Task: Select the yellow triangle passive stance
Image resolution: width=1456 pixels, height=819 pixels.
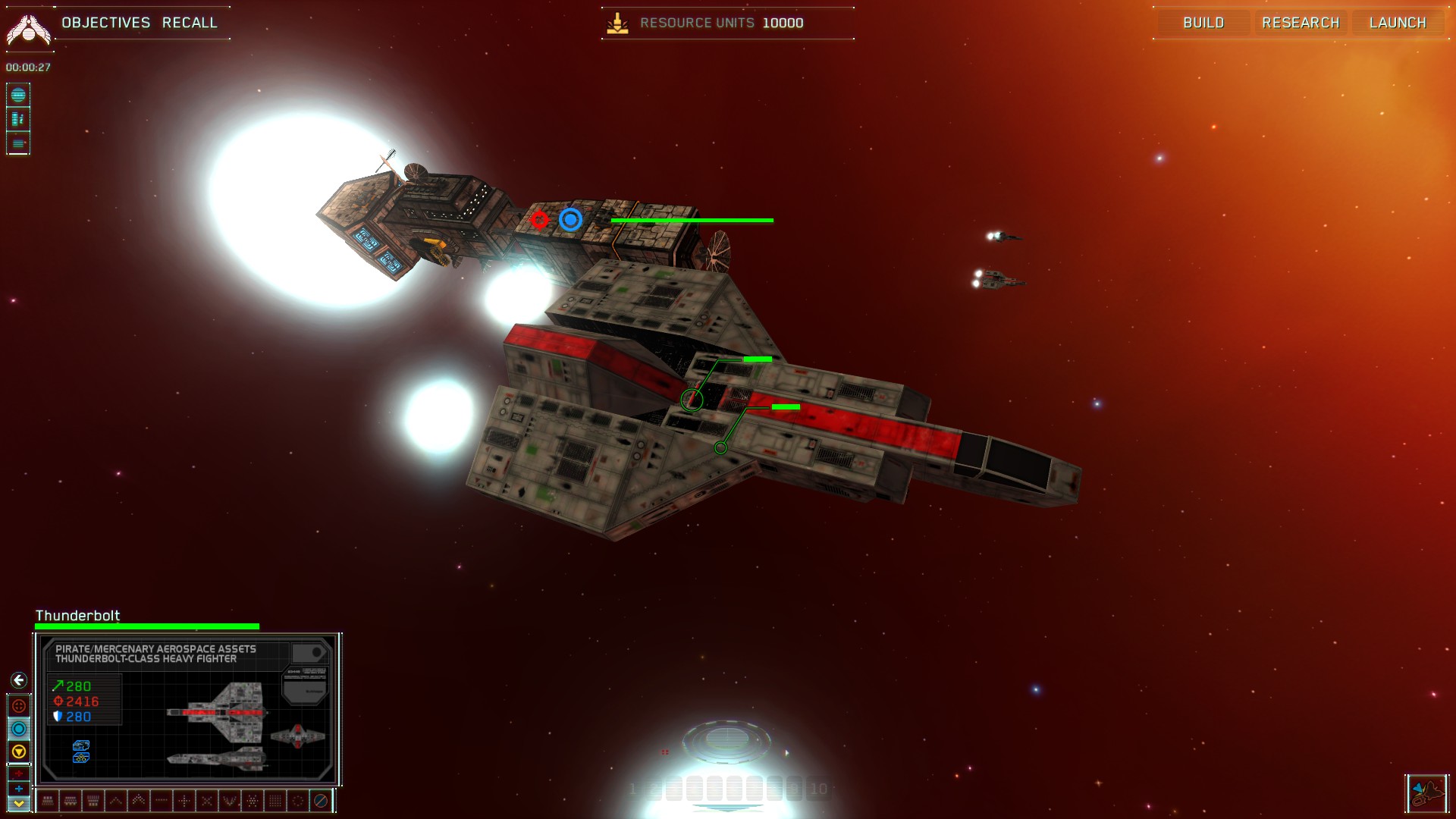Action: pos(19,752)
